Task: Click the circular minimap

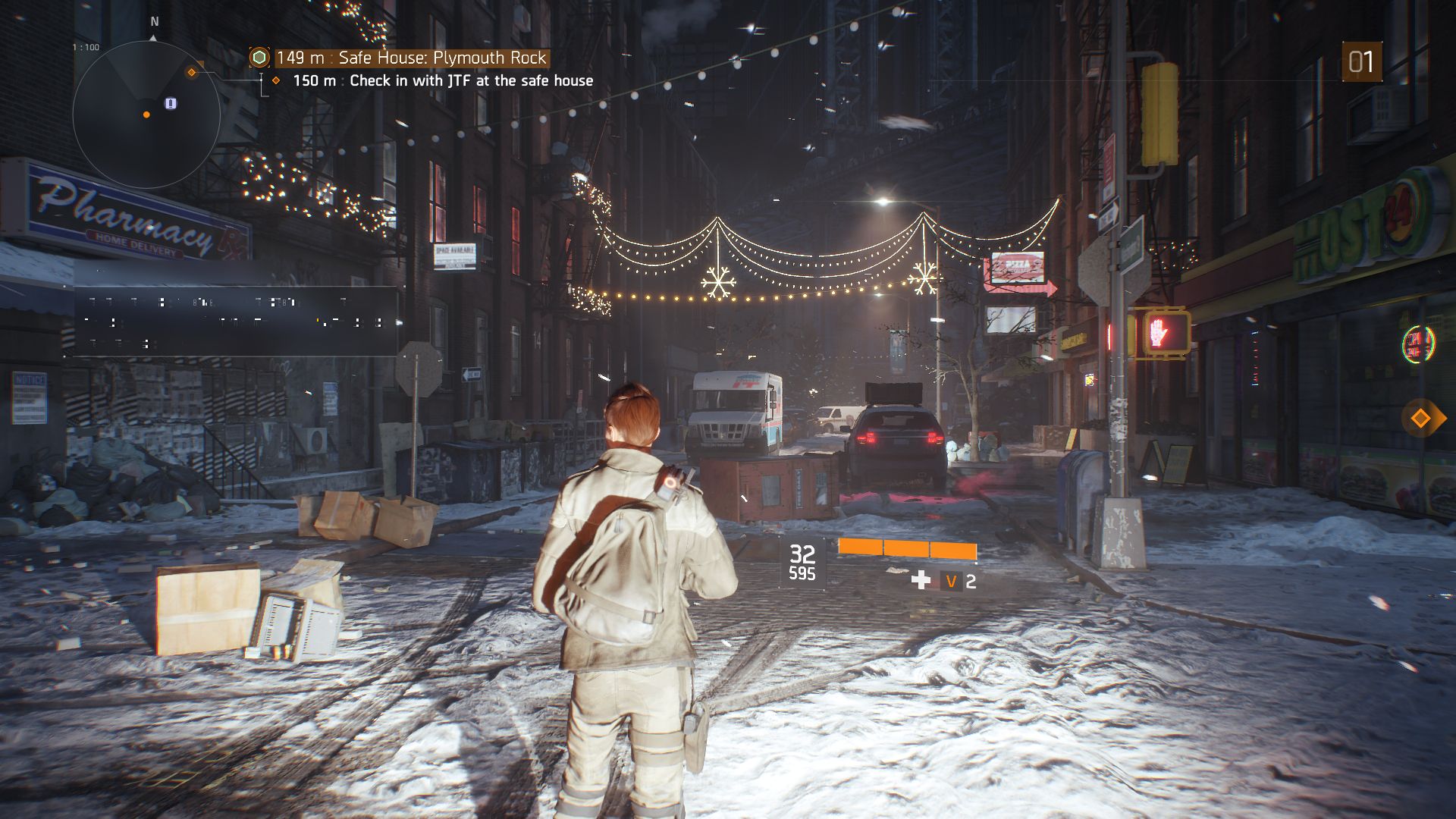Action: point(146,115)
